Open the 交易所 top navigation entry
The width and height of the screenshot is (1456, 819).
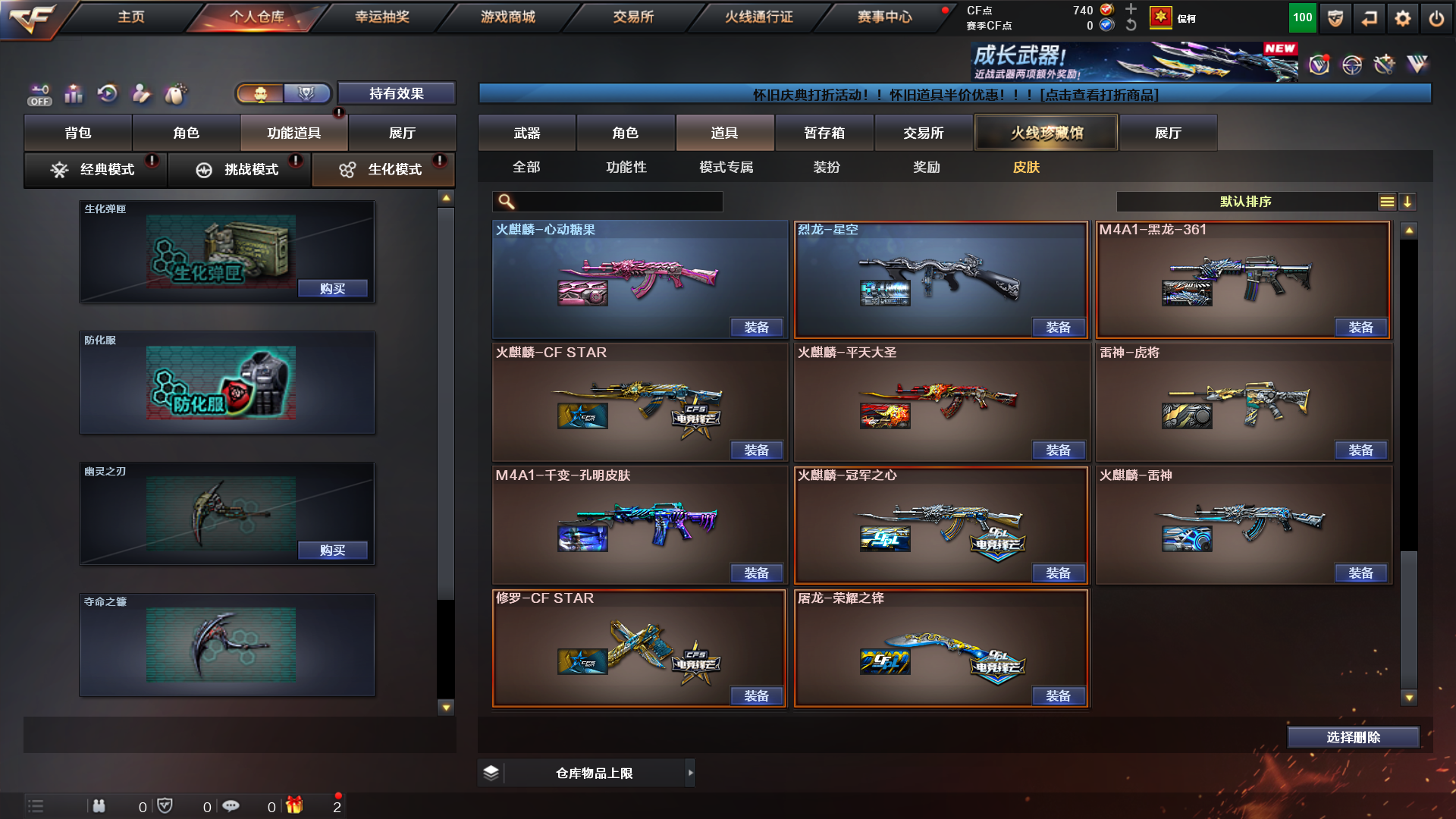633,17
